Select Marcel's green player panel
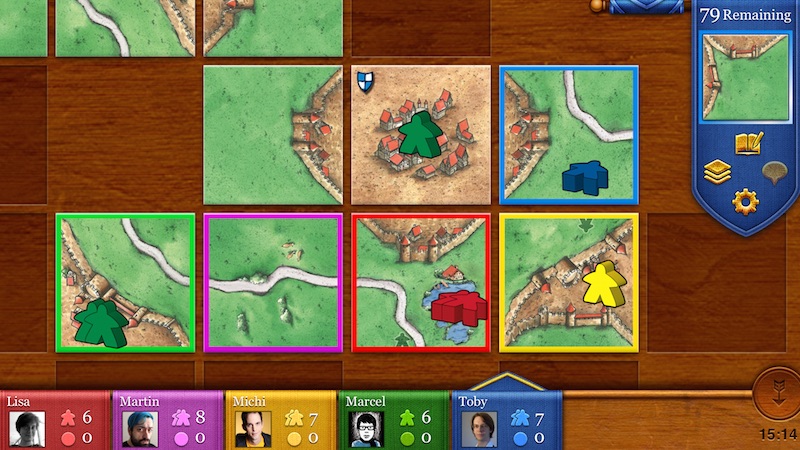The width and height of the screenshot is (800, 450). (x=395, y=420)
